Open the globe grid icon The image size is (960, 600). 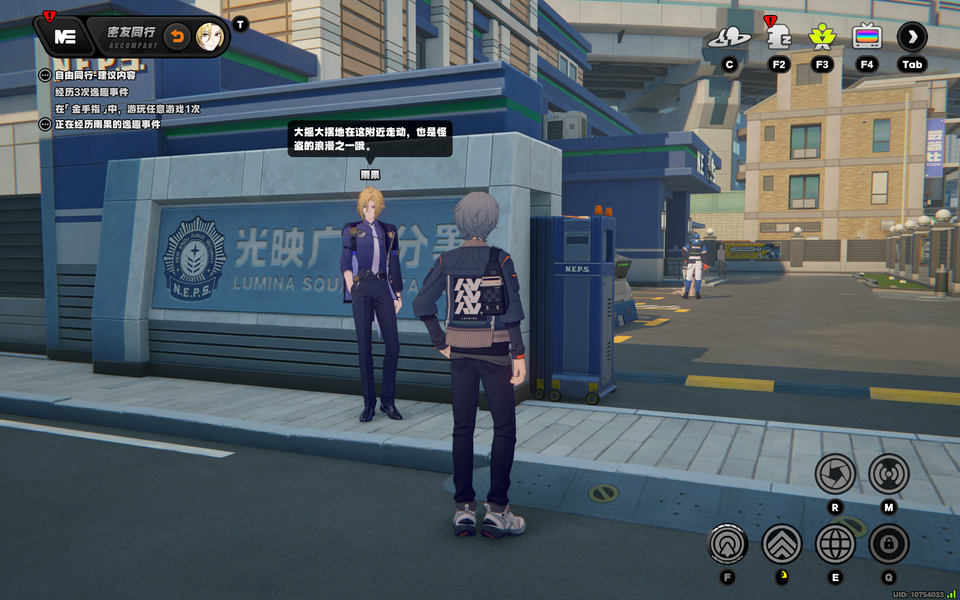[835, 544]
